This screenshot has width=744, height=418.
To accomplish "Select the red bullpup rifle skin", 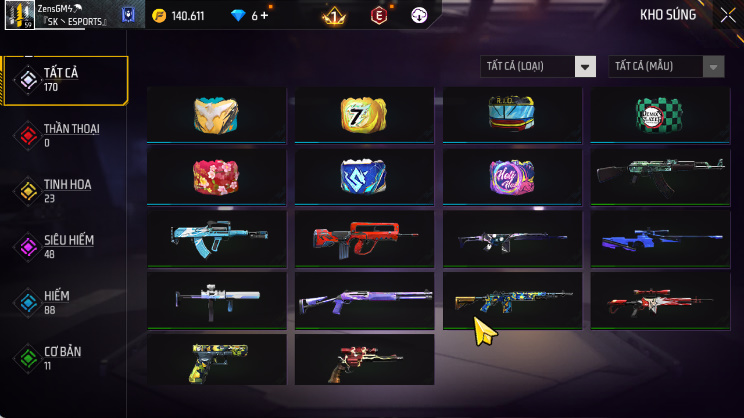I will tap(364, 238).
